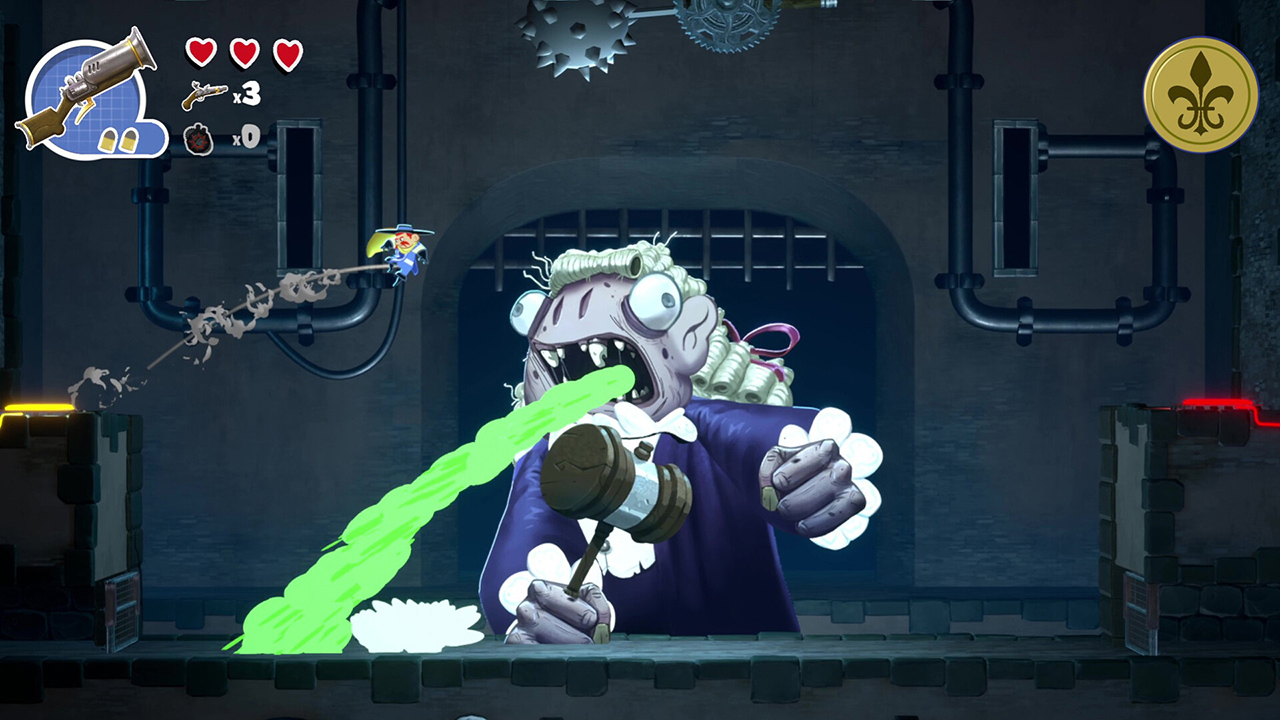
Task: Click the spiked ball at the top
Action: click(573, 35)
